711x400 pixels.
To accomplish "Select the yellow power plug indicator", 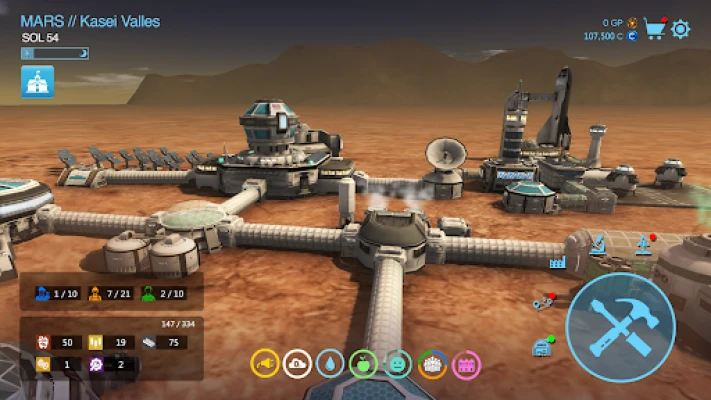I will 264,364.
